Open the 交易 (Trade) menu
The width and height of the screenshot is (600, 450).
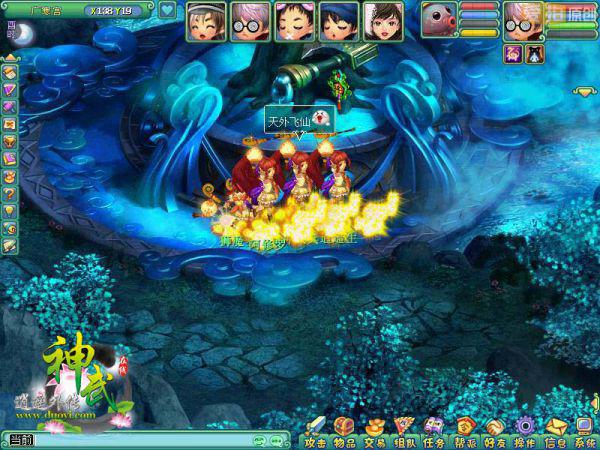pyautogui.click(x=375, y=431)
